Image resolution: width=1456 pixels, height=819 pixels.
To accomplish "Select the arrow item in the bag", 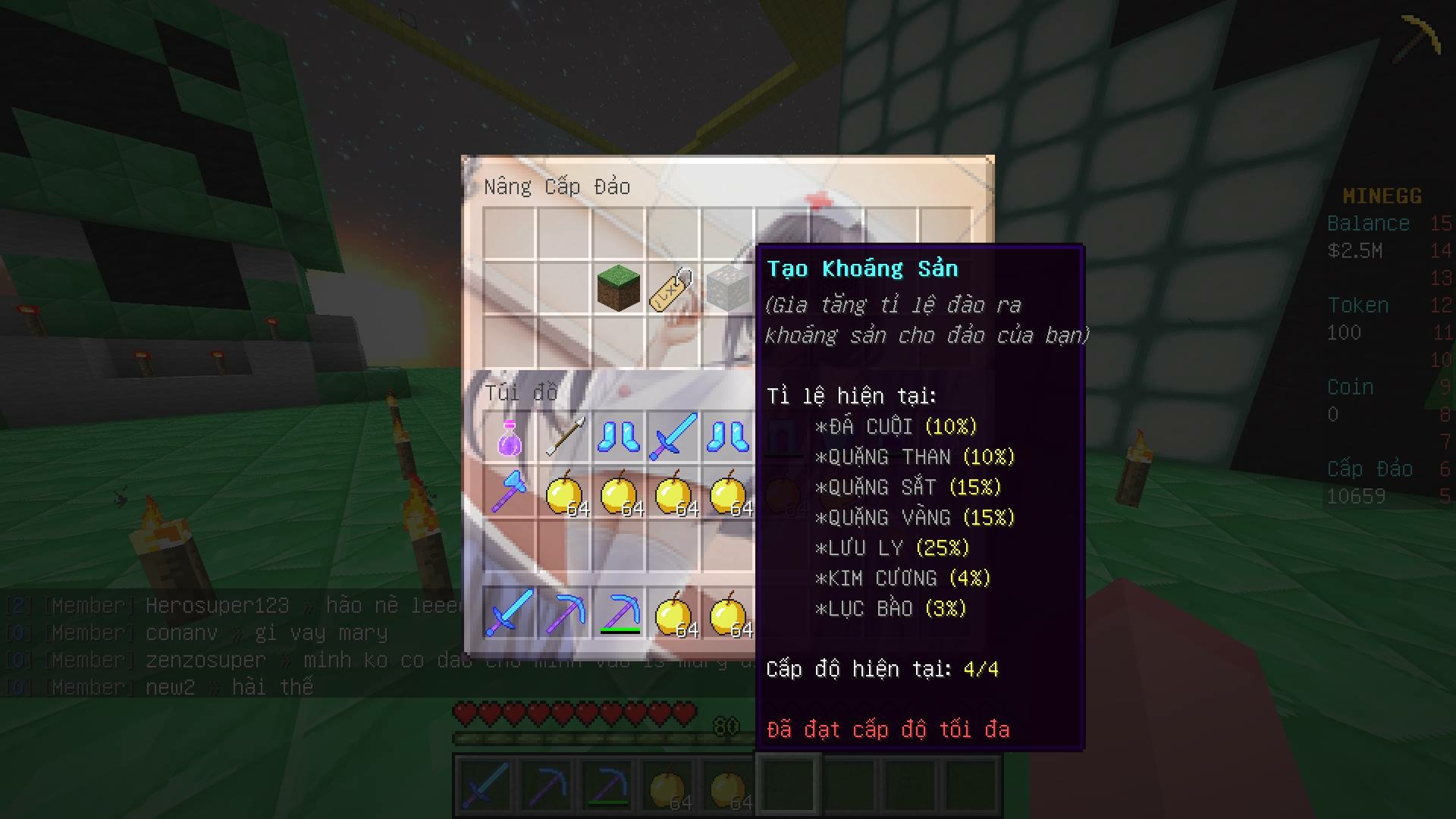I will [564, 438].
